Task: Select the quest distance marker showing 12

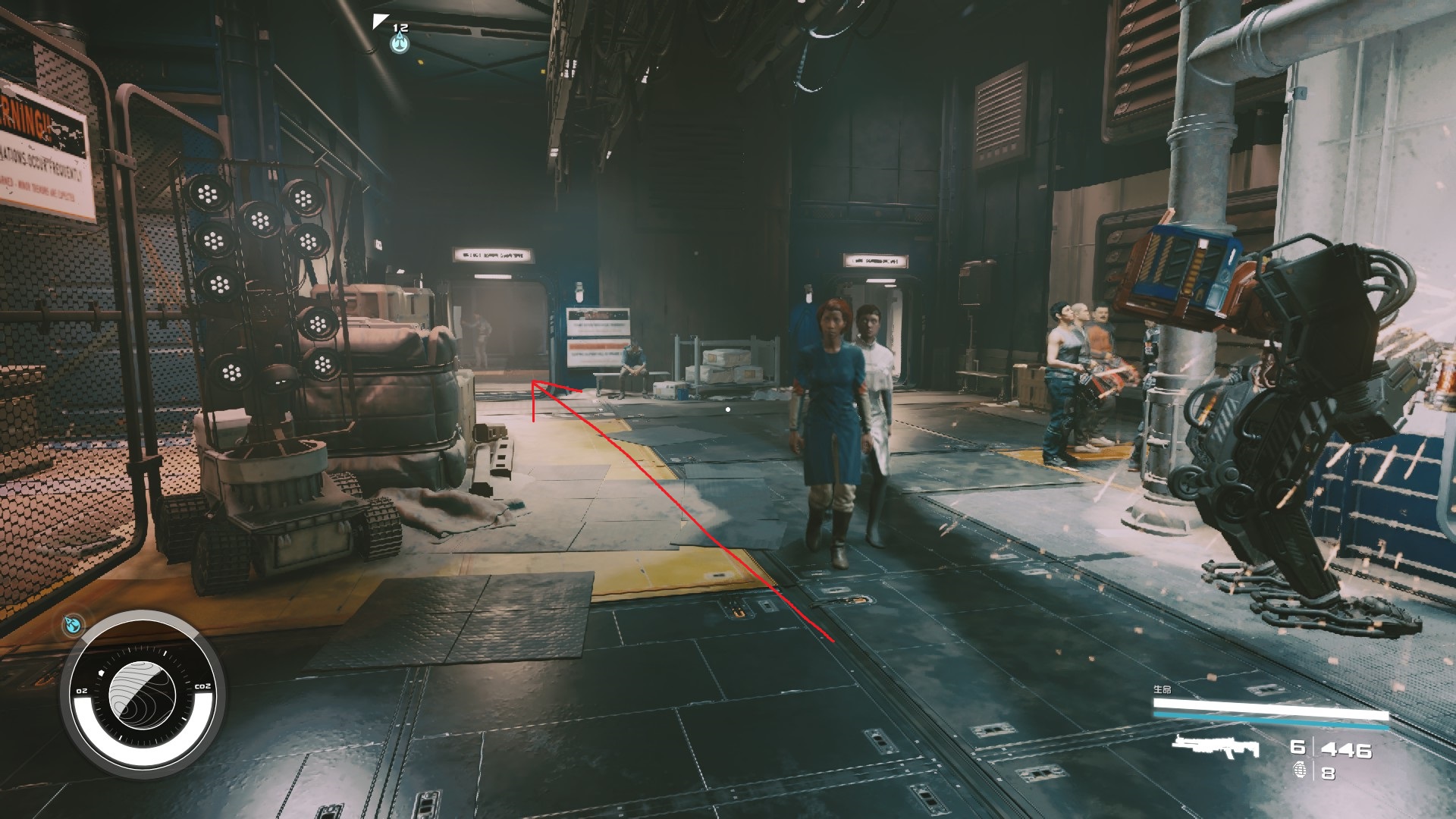Action: coord(400,38)
